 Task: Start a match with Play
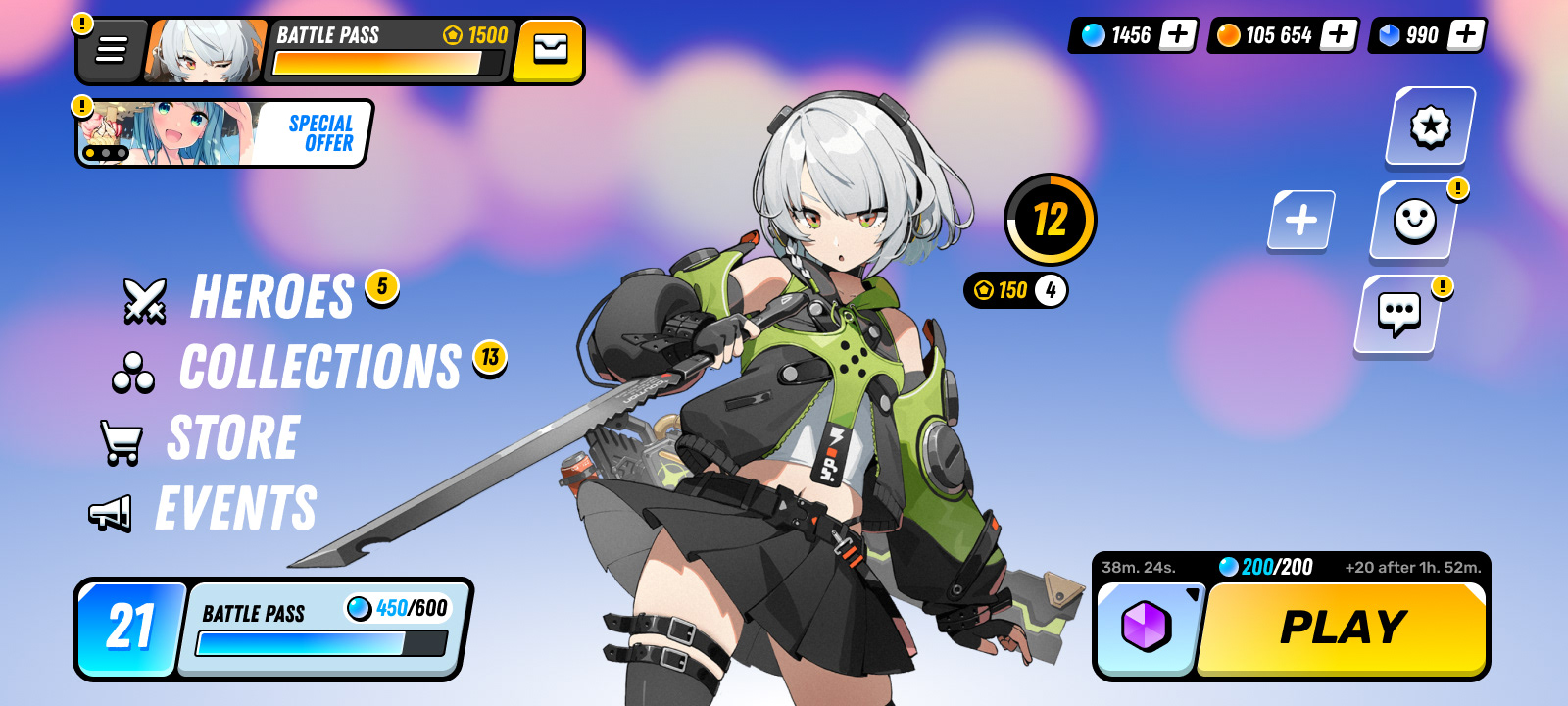tap(1343, 629)
